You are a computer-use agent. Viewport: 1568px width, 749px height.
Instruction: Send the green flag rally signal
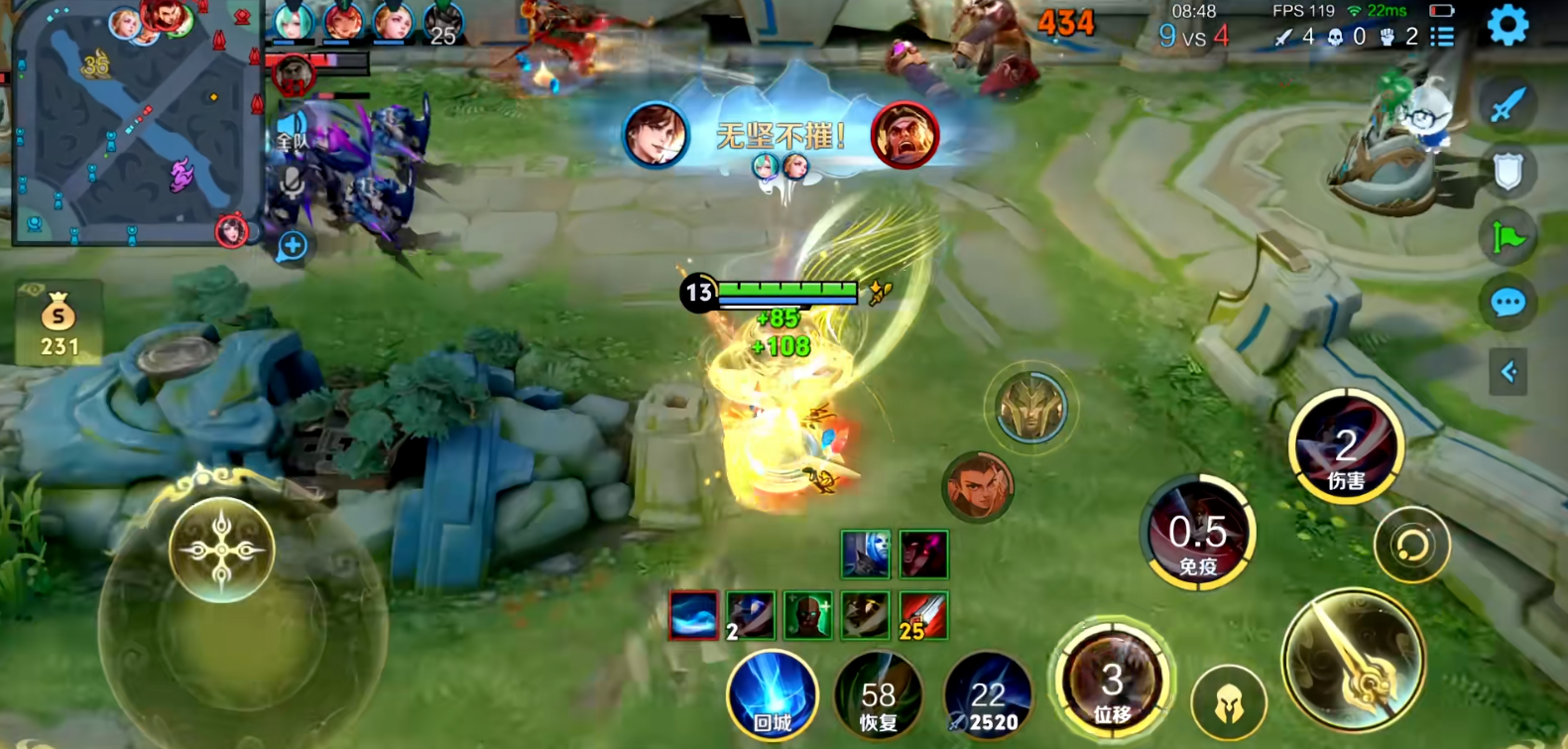pyautogui.click(x=1508, y=237)
